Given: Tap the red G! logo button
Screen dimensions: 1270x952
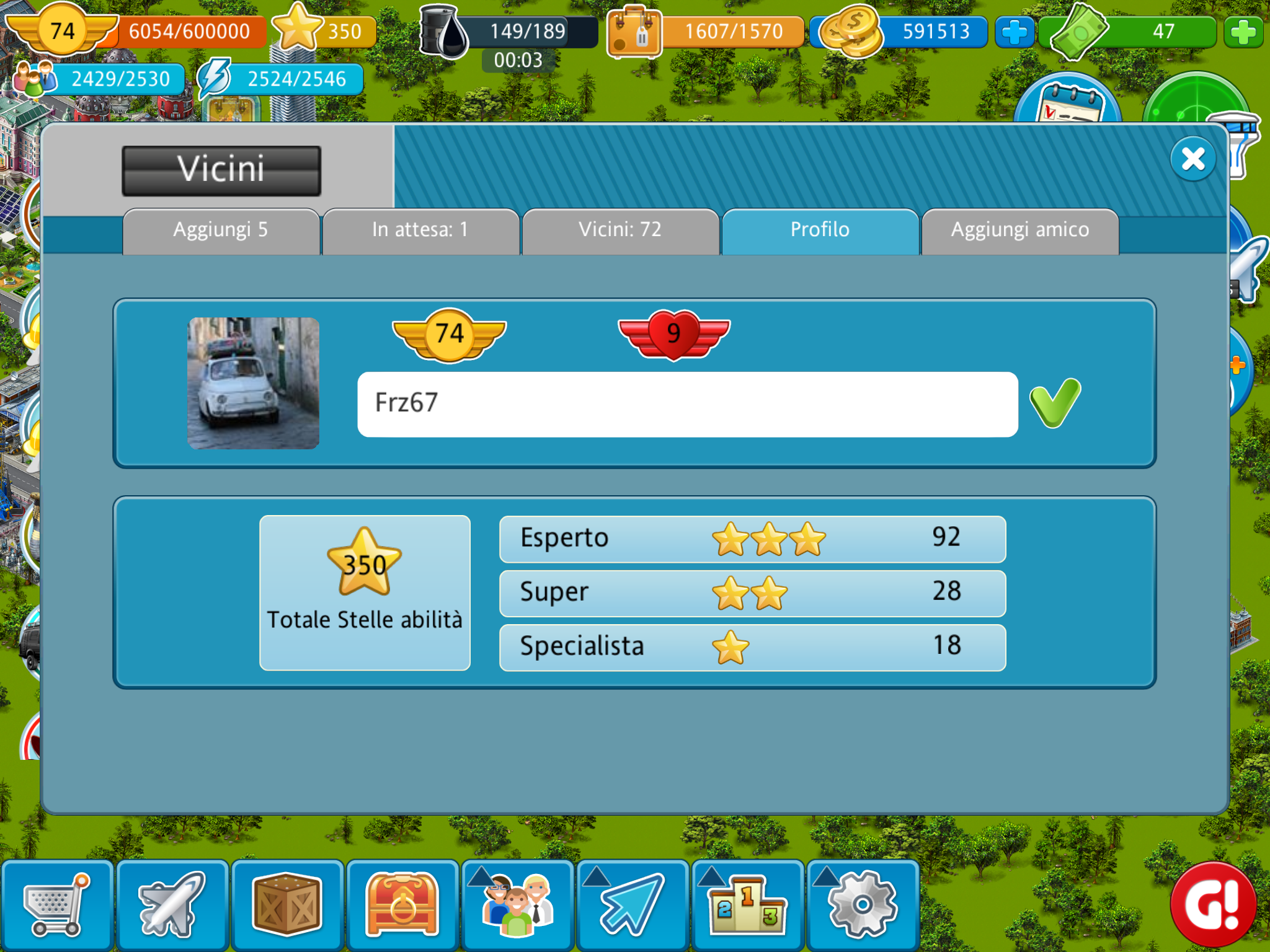Looking at the screenshot, I should pos(1213,904).
